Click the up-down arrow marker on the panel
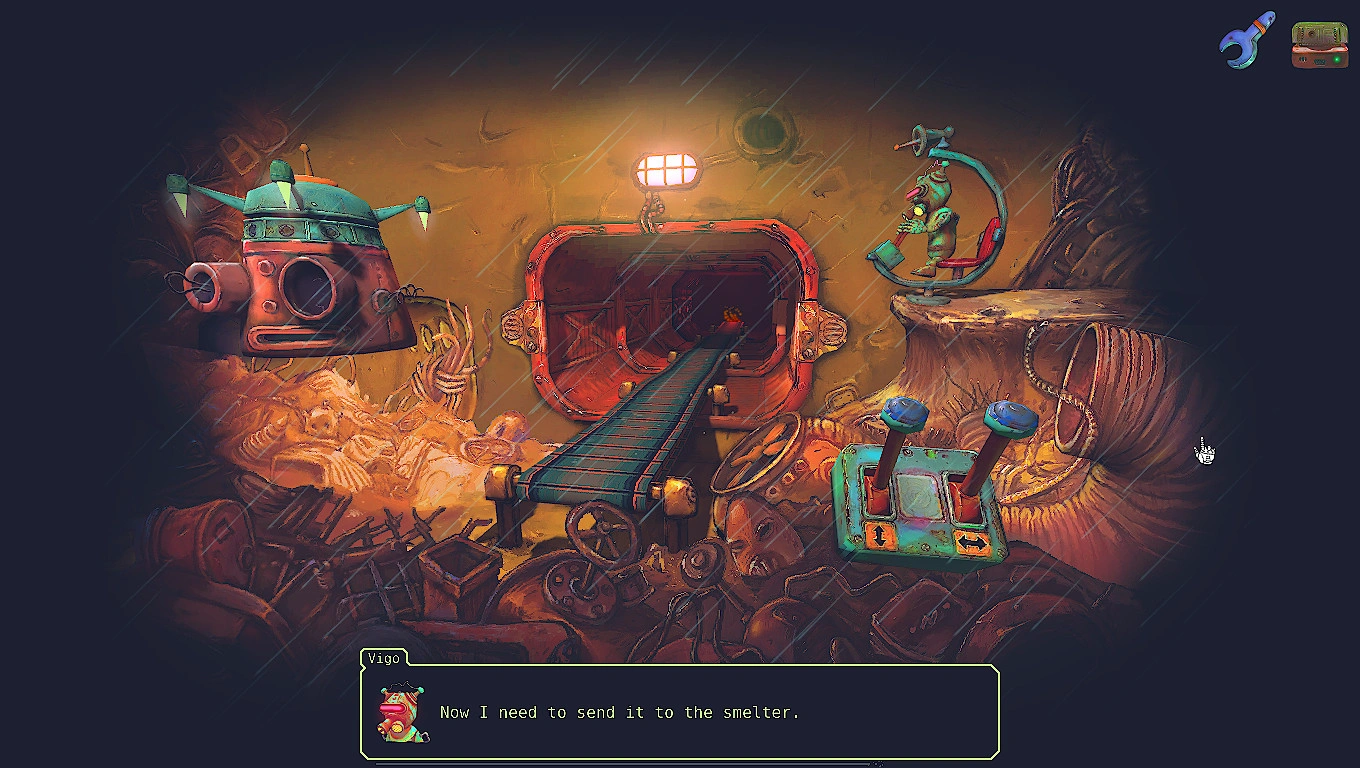 tap(879, 536)
